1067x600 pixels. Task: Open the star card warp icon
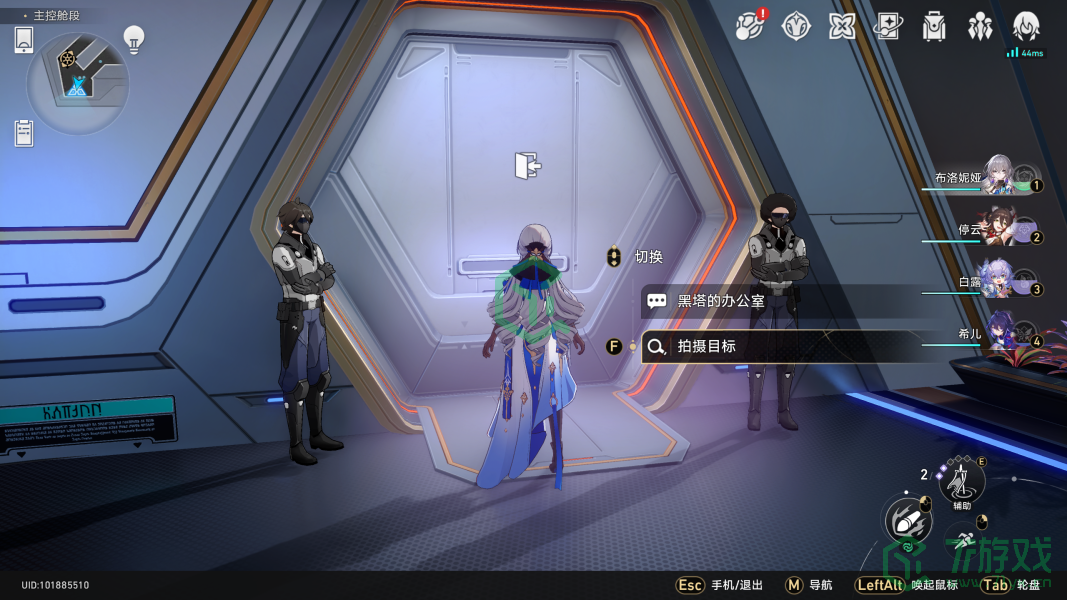click(x=888, y=27)
